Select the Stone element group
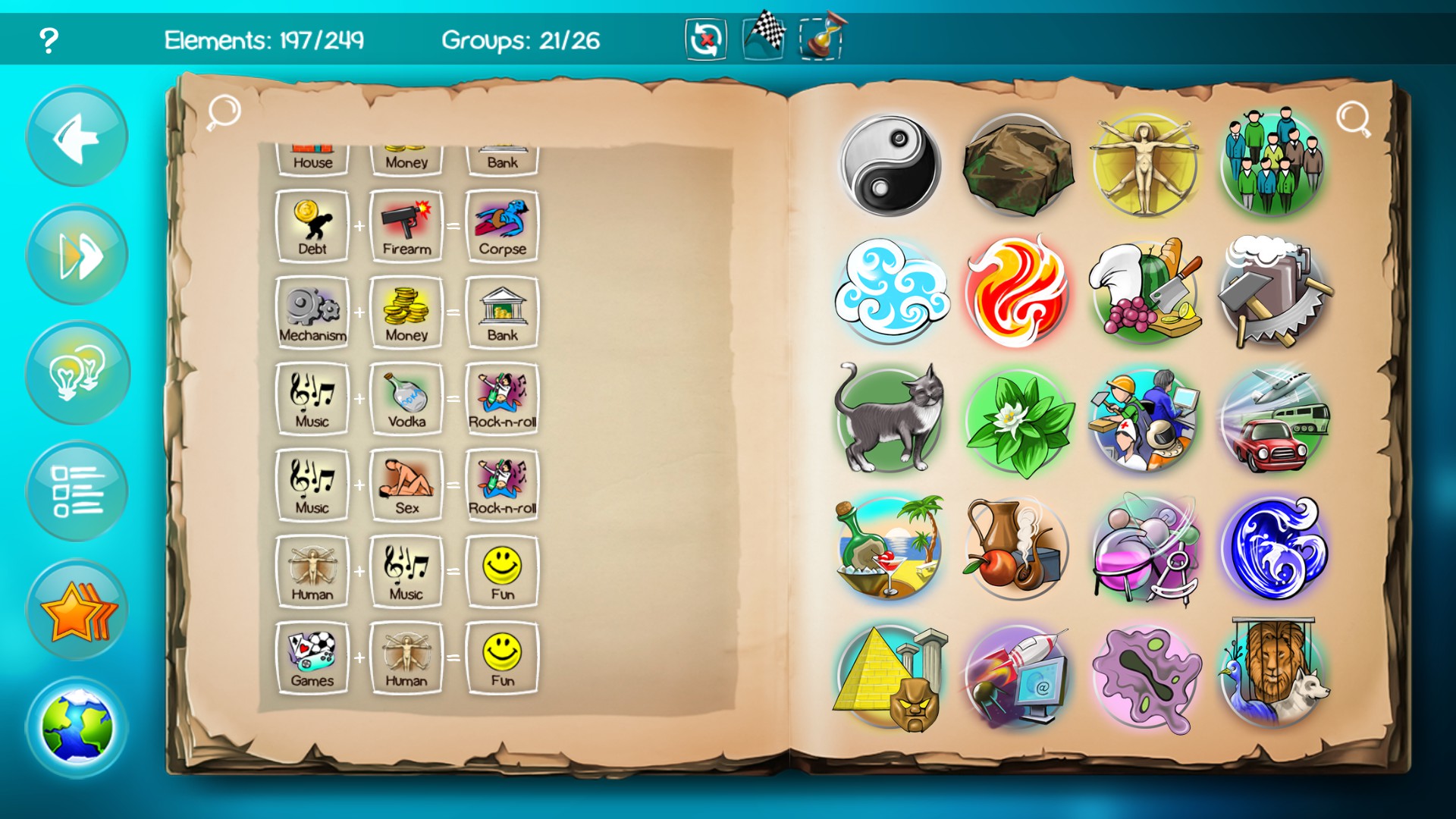The height and width of the screenshot is (819, 1456). point(1020,163)
